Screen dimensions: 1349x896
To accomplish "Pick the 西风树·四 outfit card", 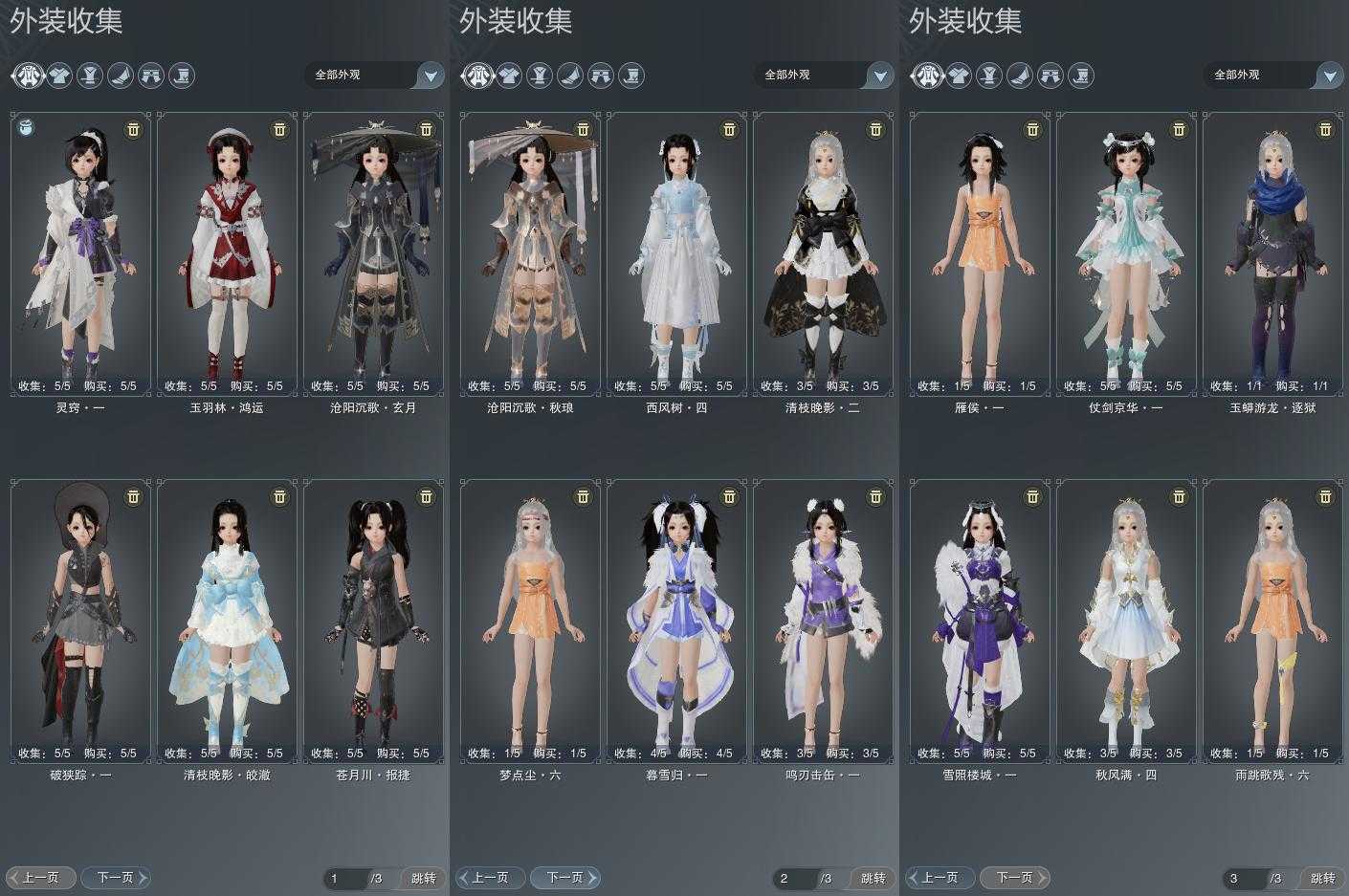I will point(676,253).
